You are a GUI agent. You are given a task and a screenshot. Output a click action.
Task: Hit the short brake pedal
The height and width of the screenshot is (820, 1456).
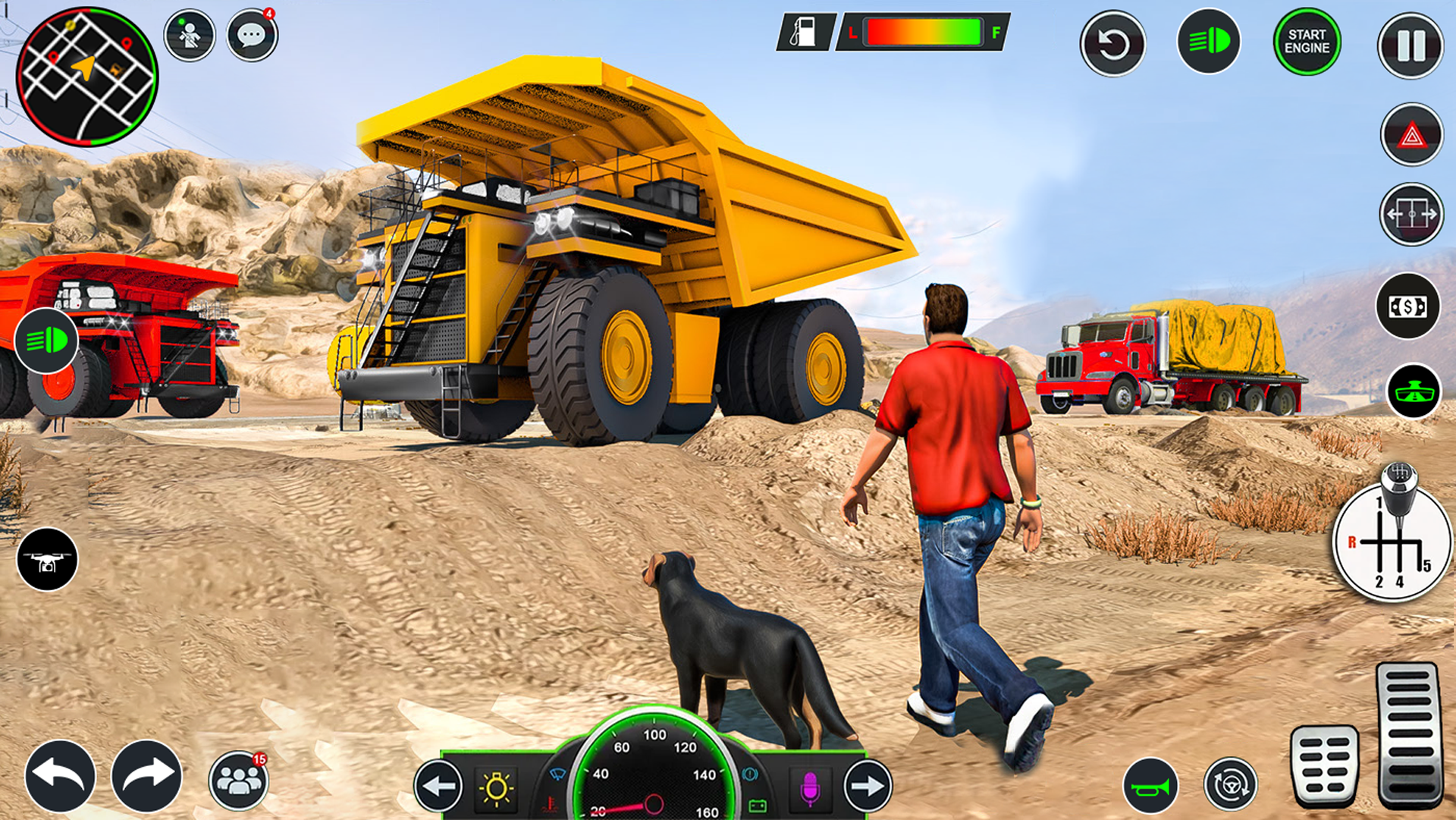(1324, 765)
